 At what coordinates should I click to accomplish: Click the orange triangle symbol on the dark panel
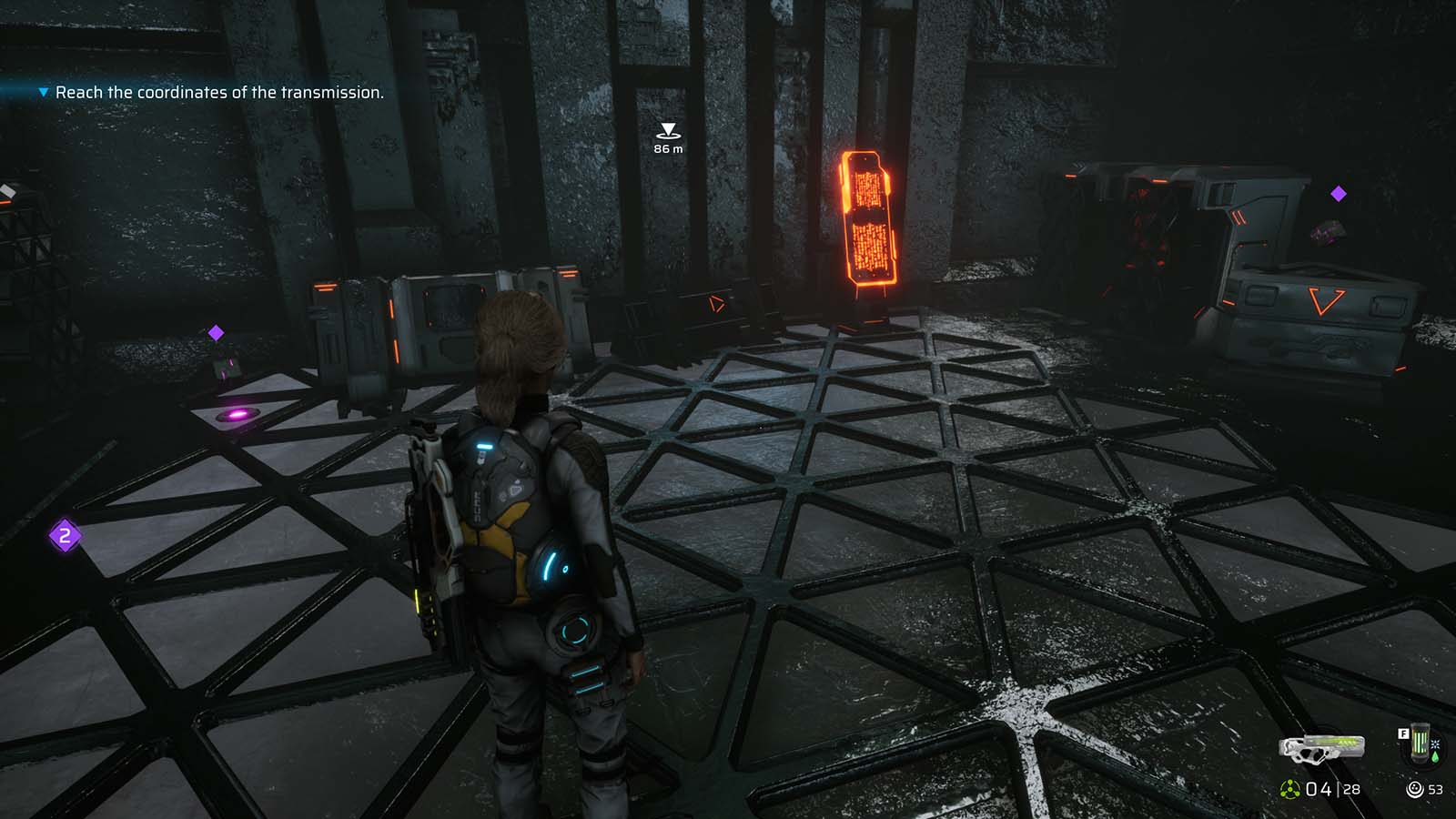tap(715, 303)
